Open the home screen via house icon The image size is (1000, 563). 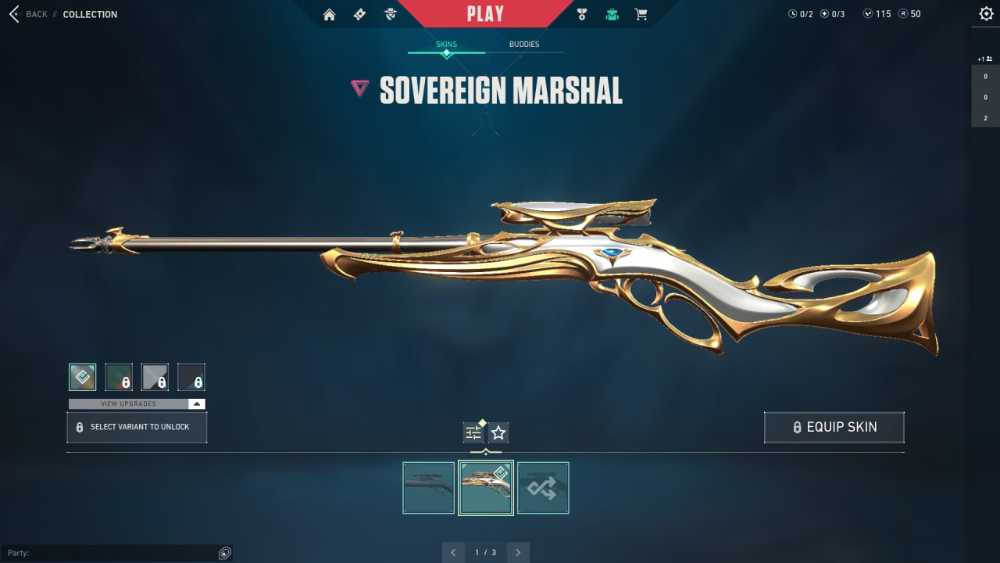click(x=329, y=14)
